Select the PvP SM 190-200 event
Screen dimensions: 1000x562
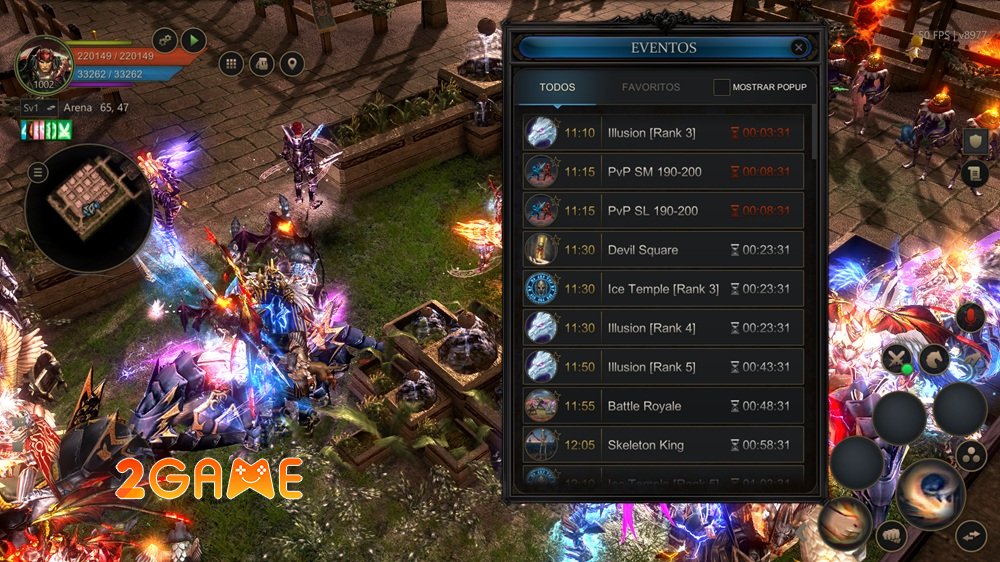click(663, 172)
